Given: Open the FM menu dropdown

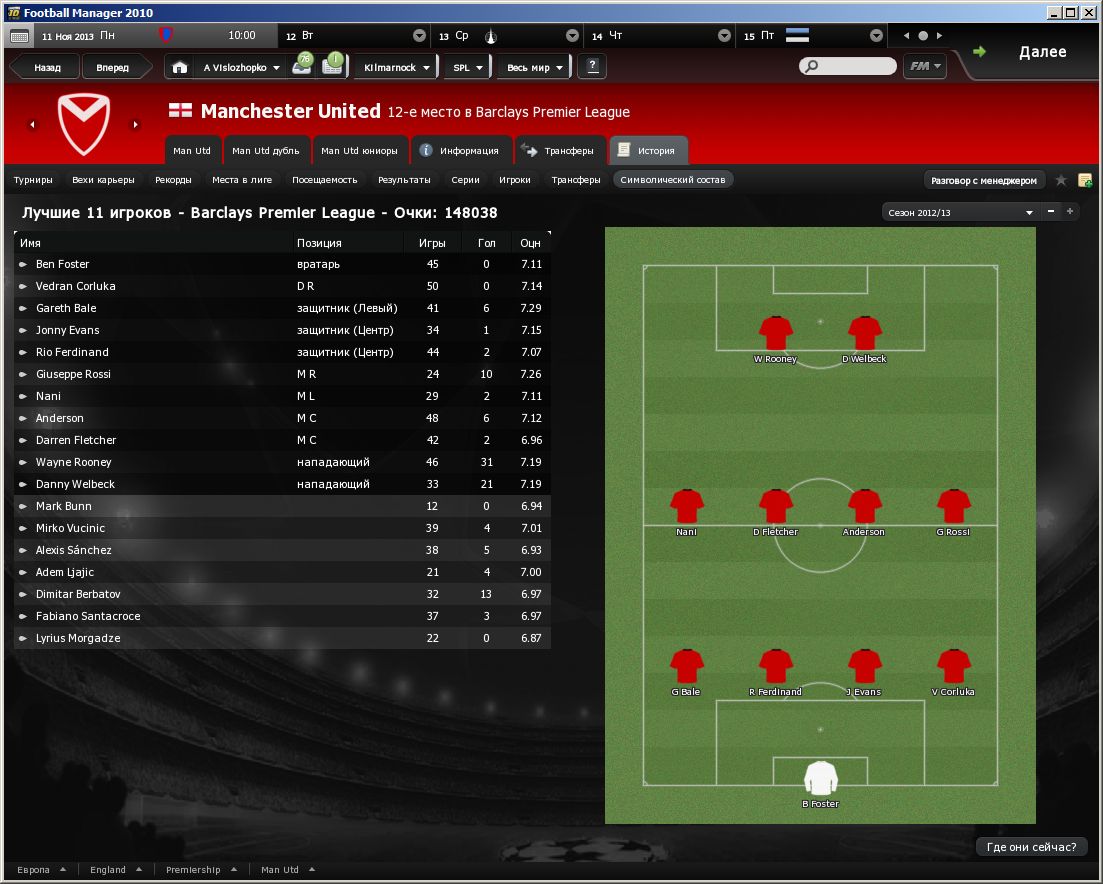Looking at the screenshot, I should pos(924,67).
